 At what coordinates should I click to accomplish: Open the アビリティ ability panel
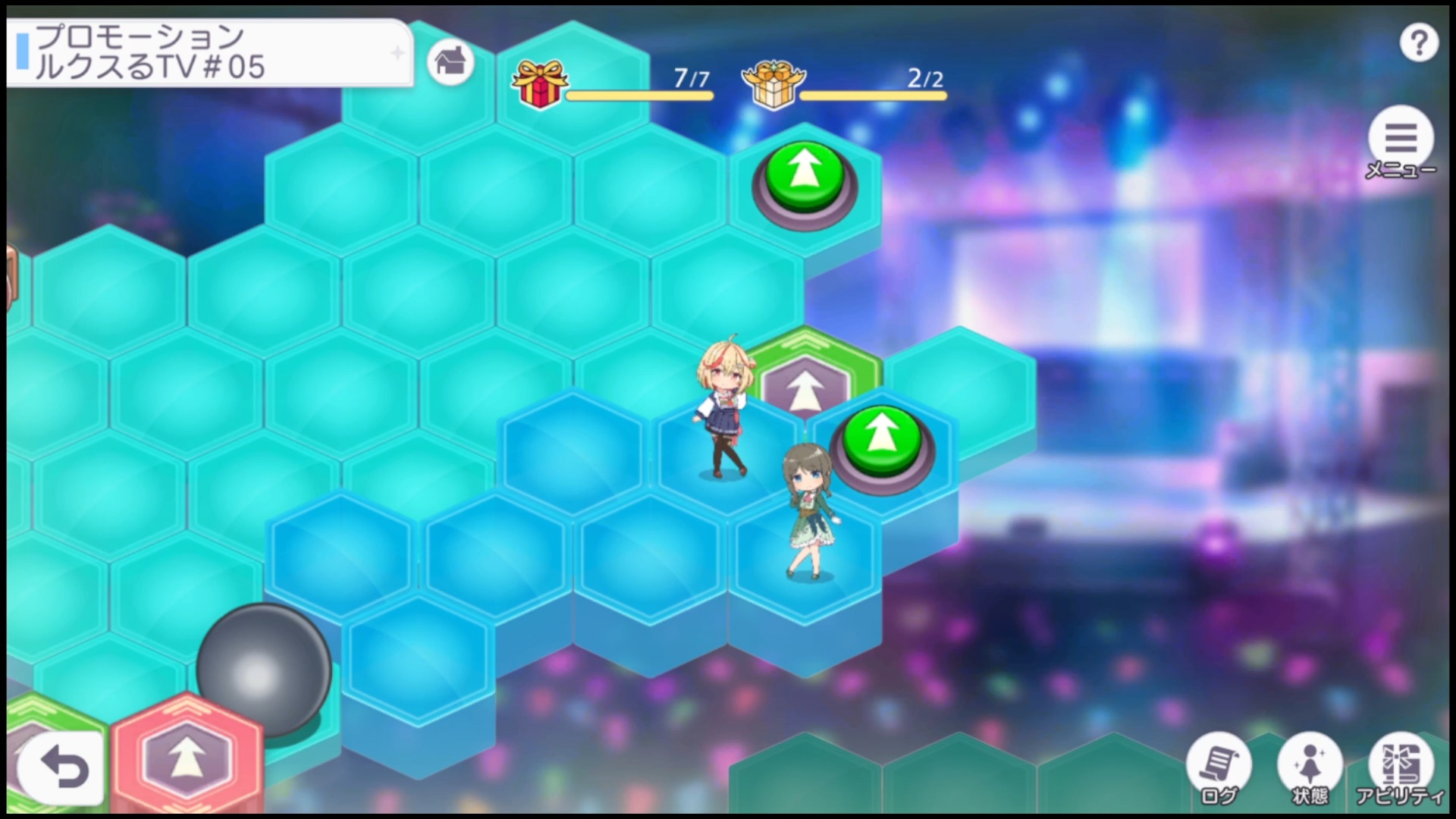(x=1400, y=766)
